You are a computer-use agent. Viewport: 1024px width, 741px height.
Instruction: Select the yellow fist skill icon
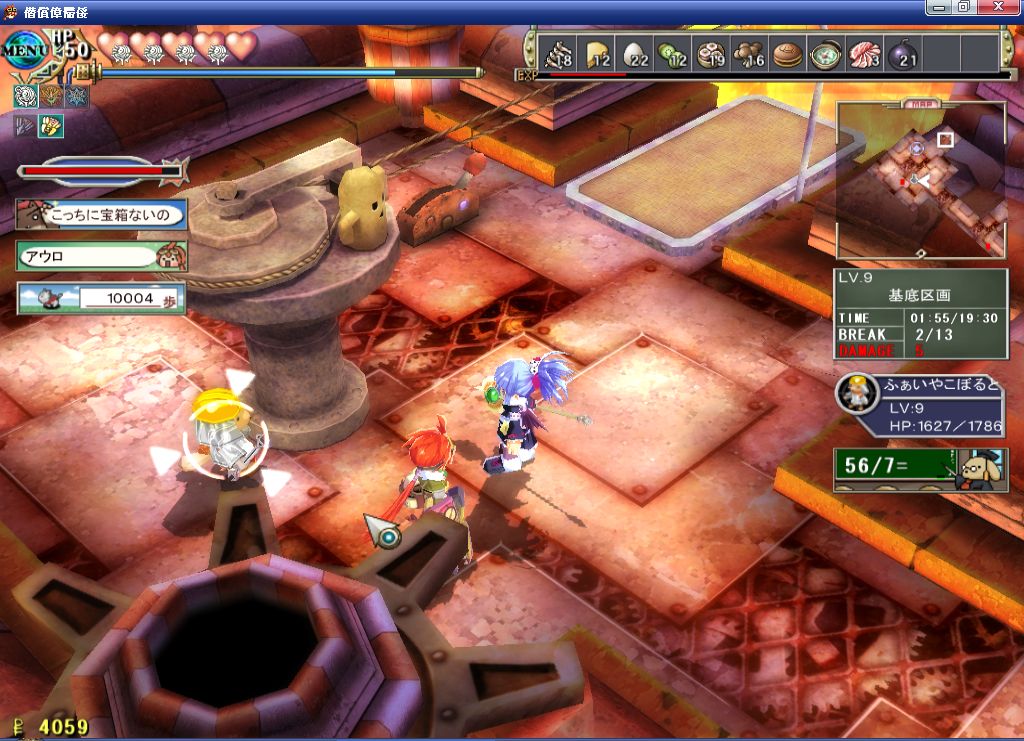(50, 126)
